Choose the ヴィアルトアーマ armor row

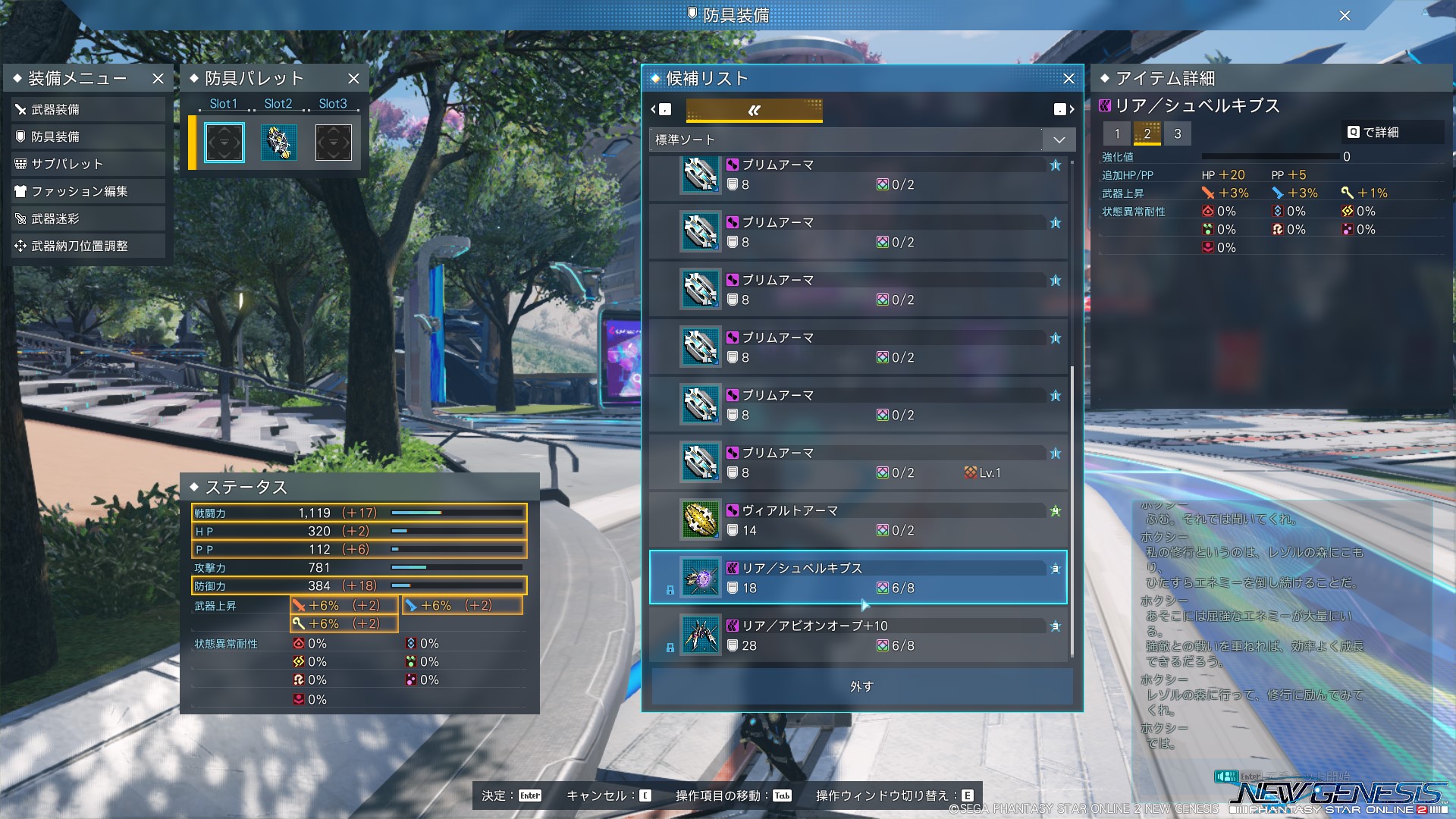tap(858, 520)
